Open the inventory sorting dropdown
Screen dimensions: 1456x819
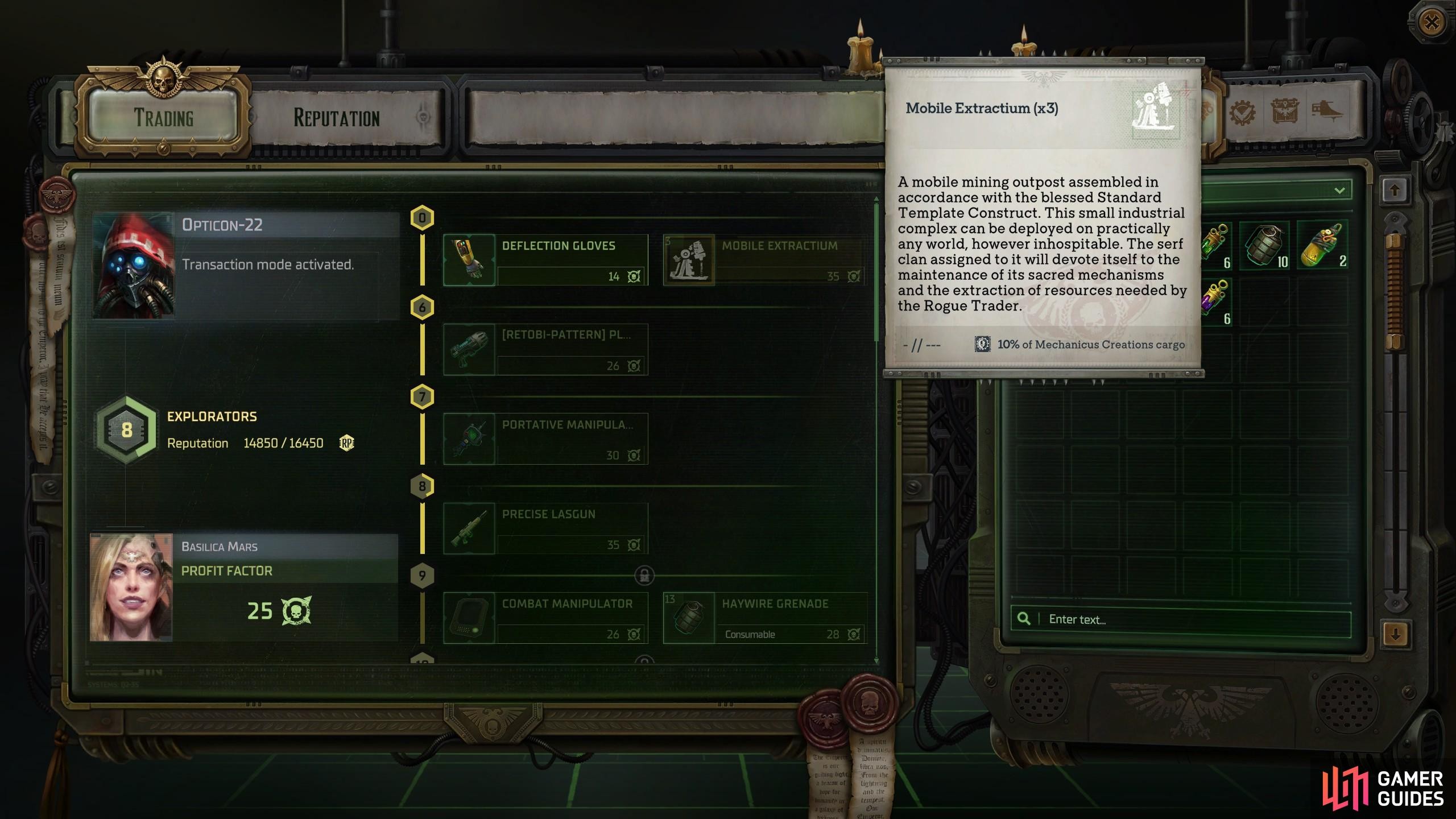[x=1339, y=191]
